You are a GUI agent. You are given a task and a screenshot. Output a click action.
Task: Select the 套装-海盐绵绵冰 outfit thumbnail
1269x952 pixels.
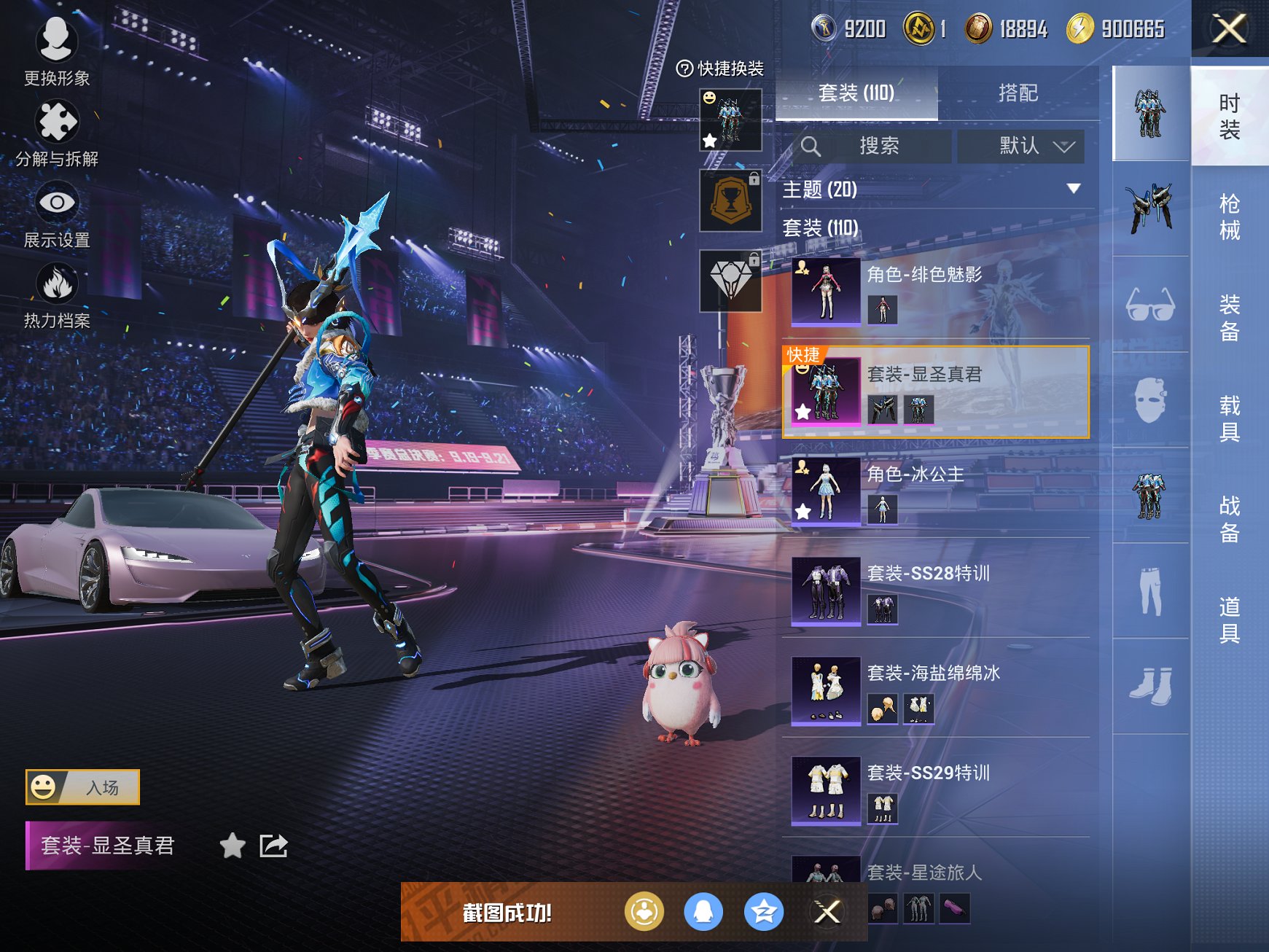tap(827, 692)
